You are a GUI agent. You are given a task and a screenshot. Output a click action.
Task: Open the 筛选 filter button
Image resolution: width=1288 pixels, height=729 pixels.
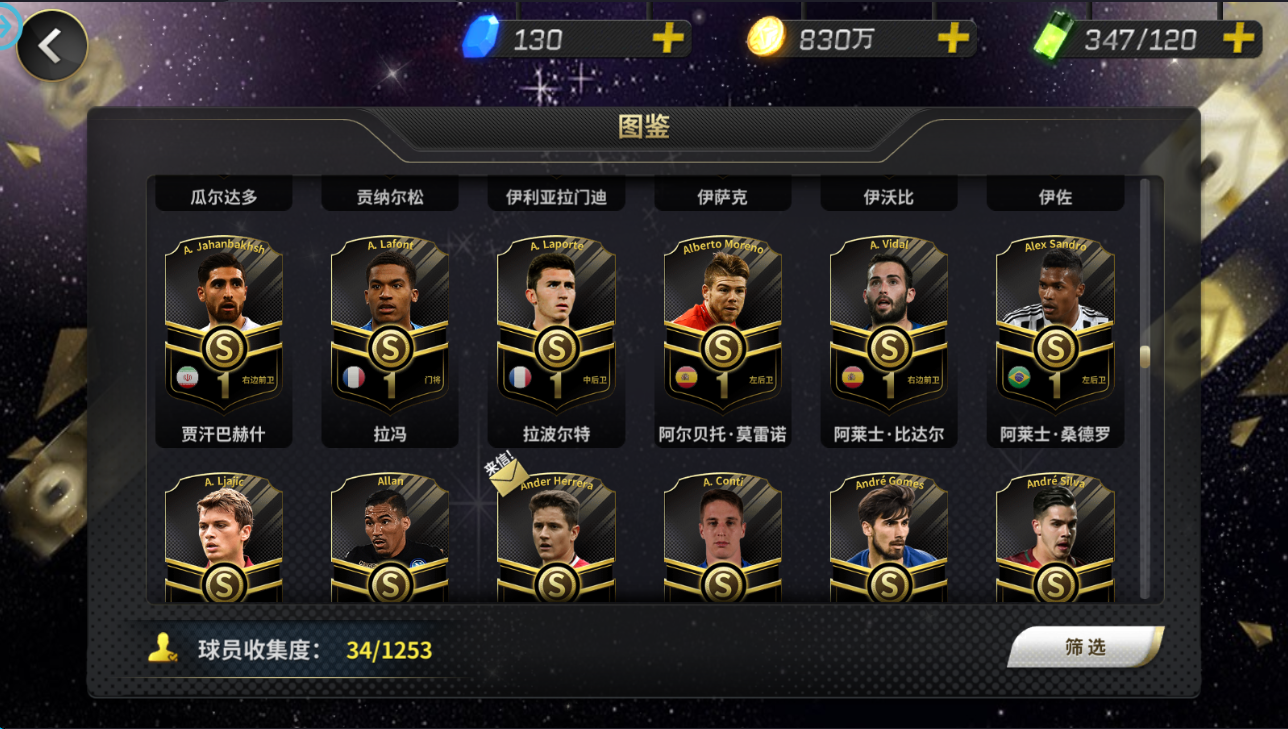click(x=1085, y=647)
